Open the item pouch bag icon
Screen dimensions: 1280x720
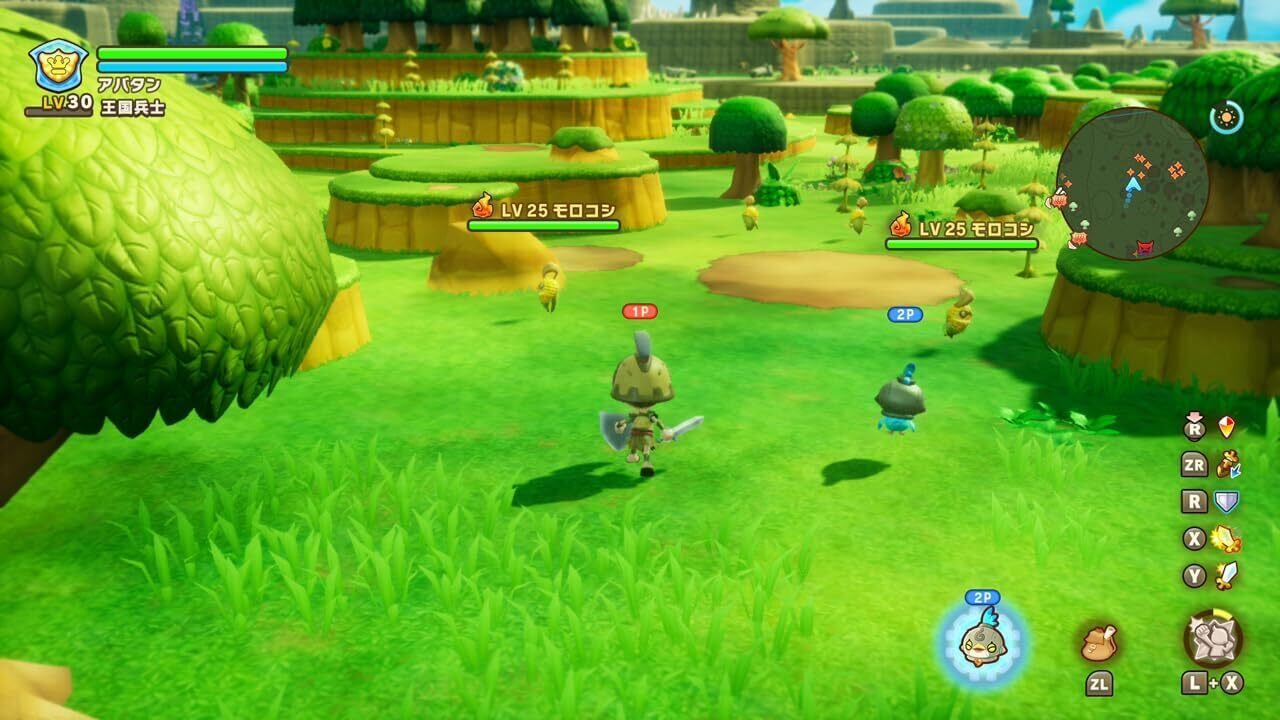click(1098, 642)
